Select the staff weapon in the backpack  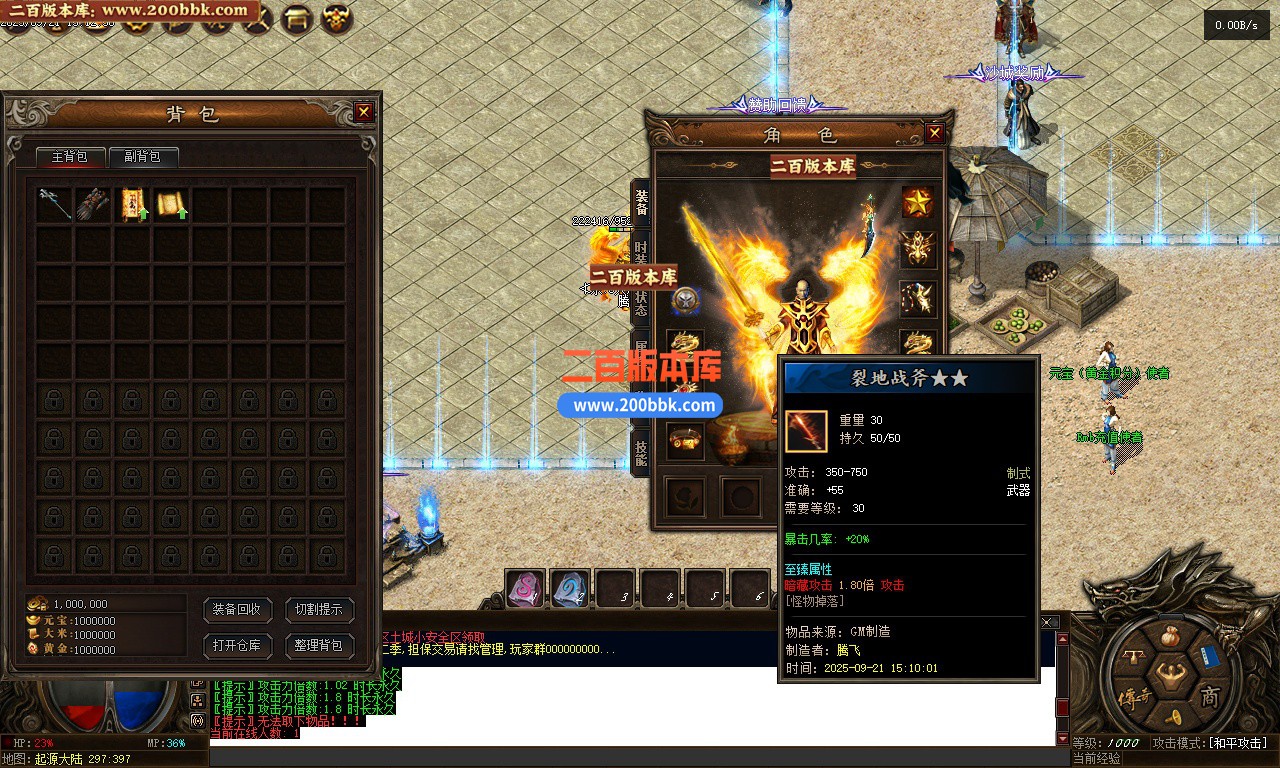54,204
